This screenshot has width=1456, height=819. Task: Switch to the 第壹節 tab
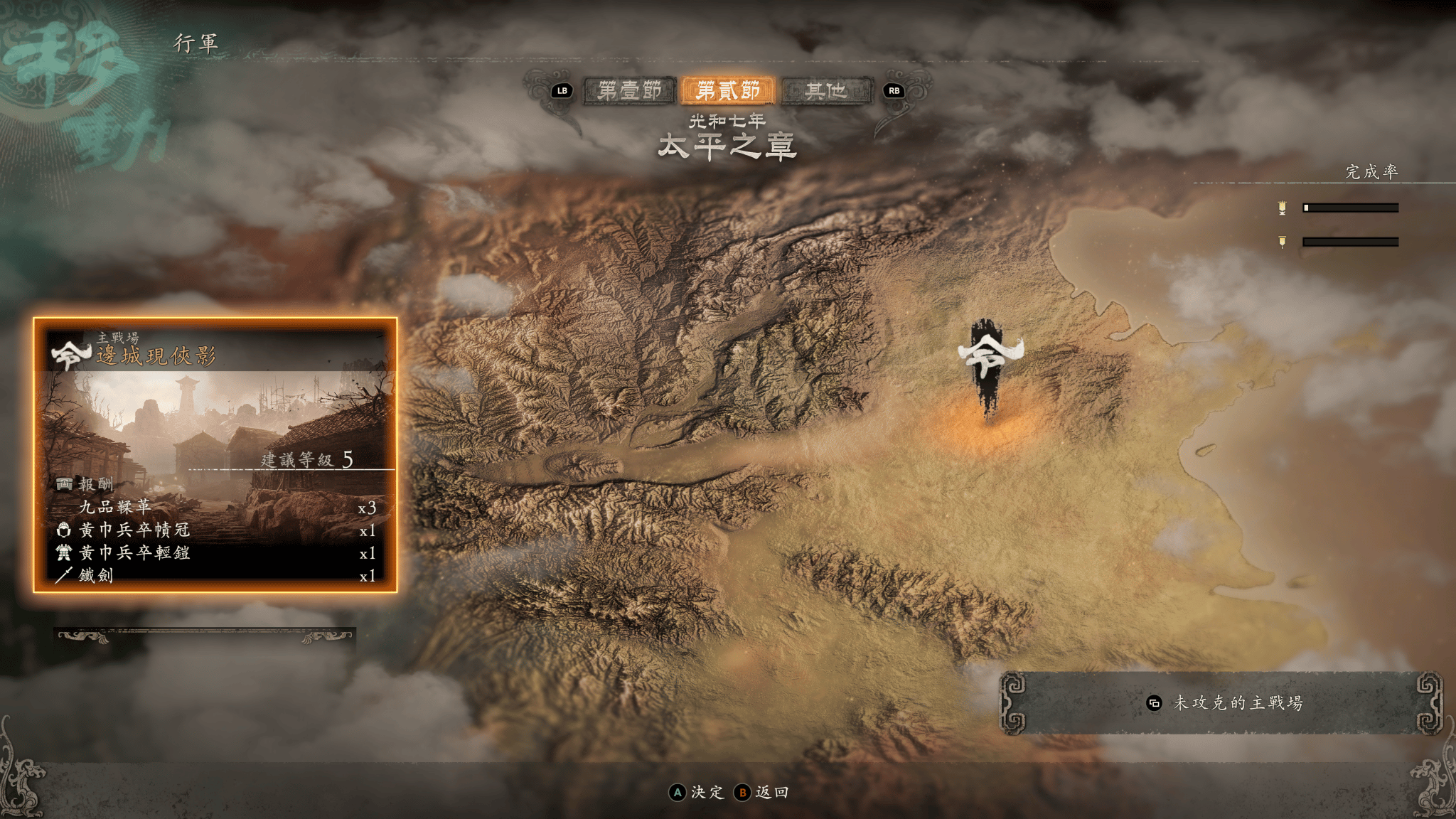[x=629, y=91]
